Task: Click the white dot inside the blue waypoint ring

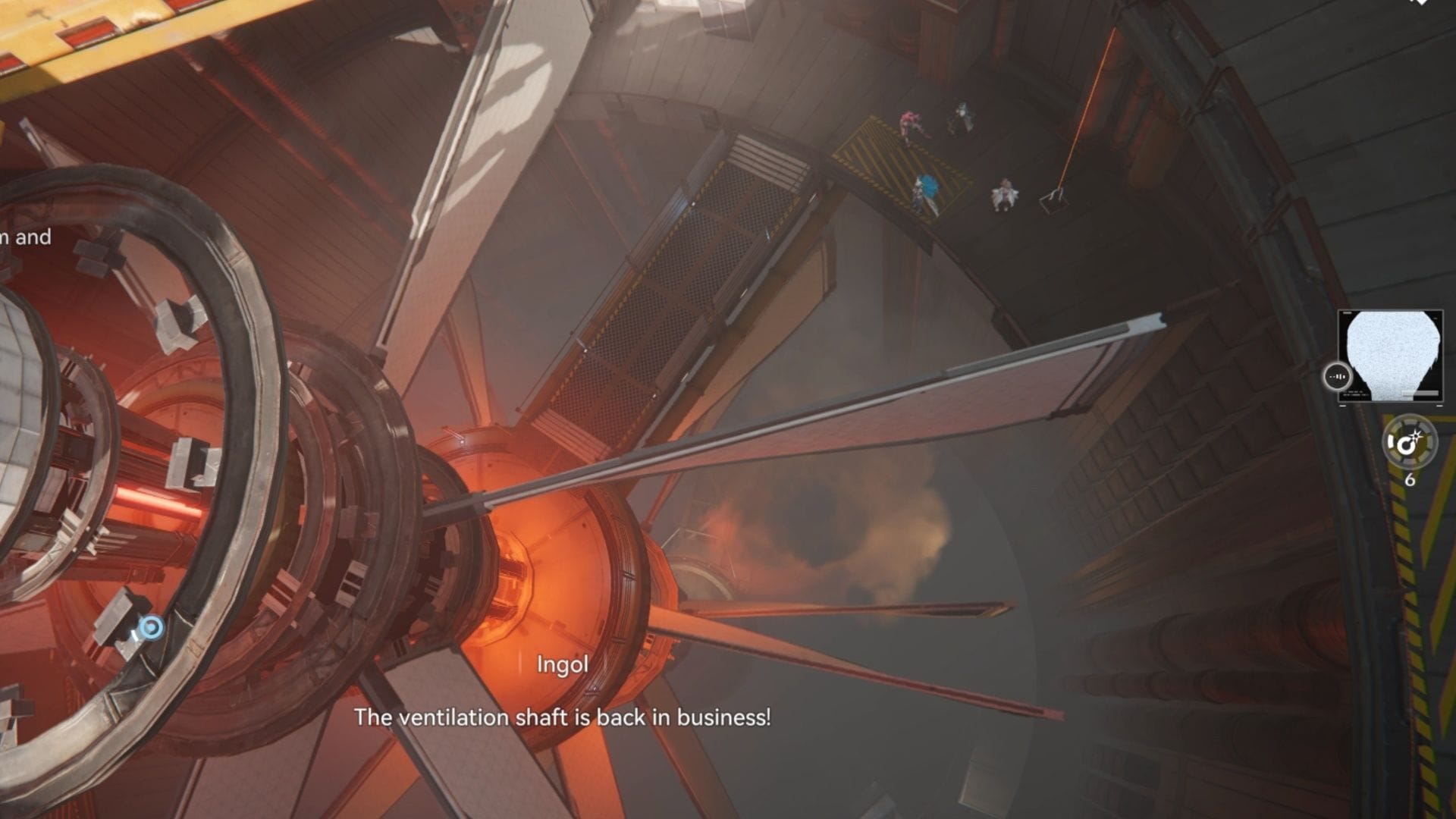Action: click(150, 626)
